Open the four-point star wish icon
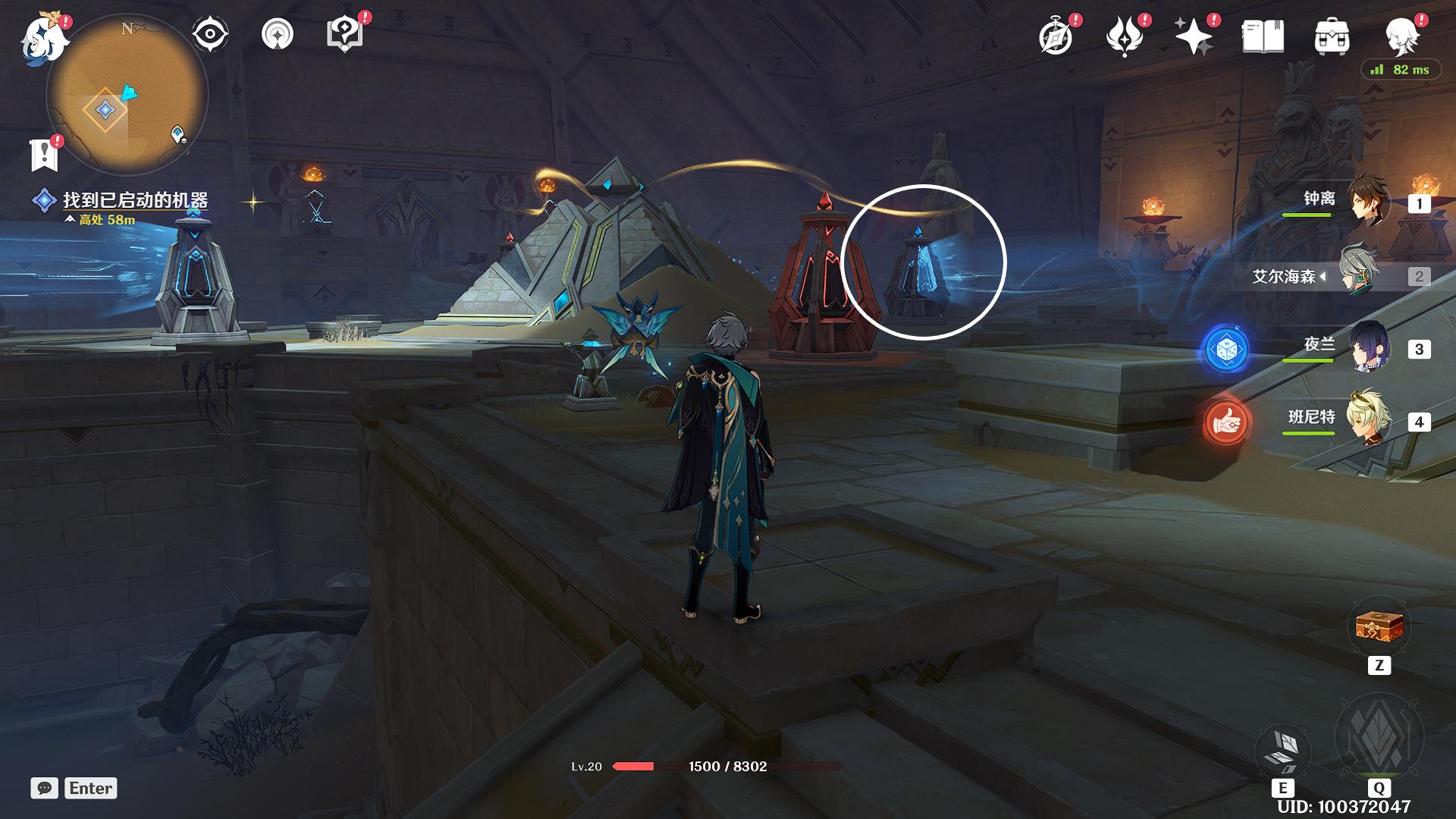 1194,36
